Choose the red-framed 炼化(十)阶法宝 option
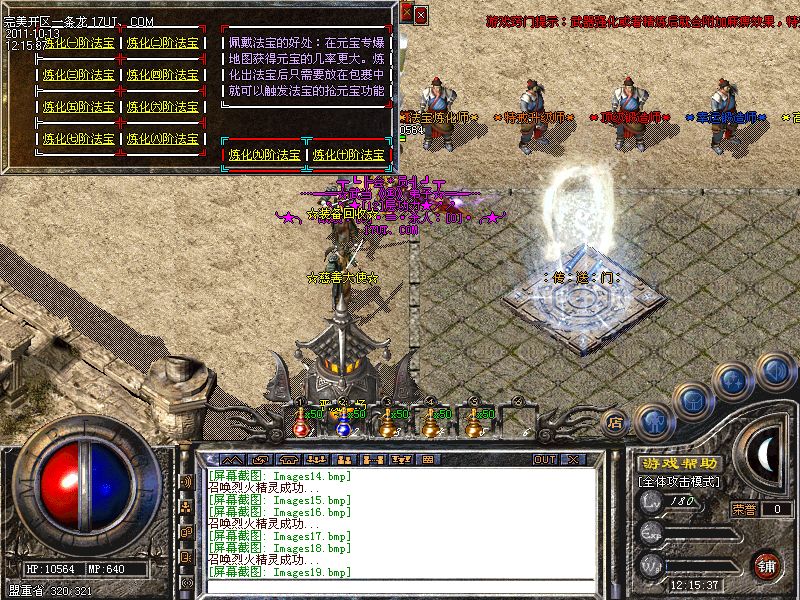This screenshot has height=600, width=800. [348, 155]
